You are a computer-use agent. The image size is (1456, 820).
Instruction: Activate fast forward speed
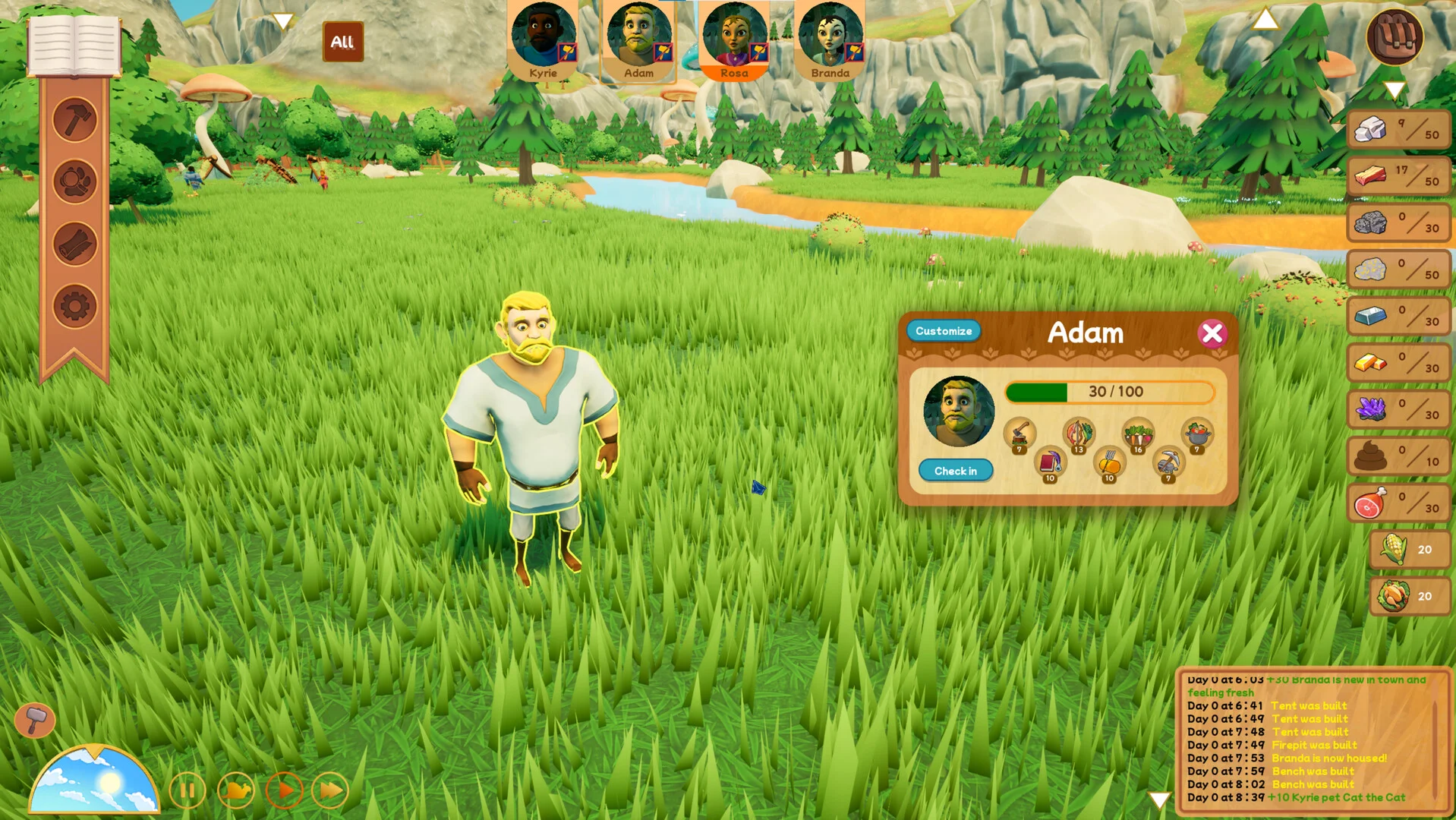point(330,791)
